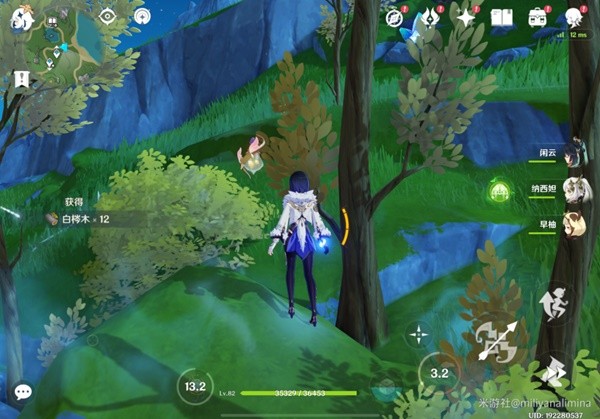The width and height of the screenshot is (600, 419).
Task: Open the chat speech bubble
Action: pyautogui.click(x=22, y=392)
